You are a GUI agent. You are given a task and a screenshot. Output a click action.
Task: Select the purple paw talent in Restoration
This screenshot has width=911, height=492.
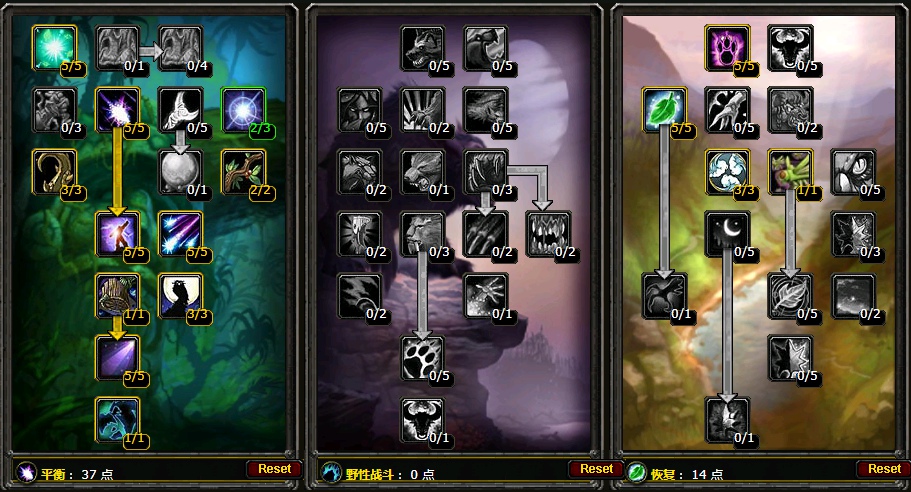(726, 47)
